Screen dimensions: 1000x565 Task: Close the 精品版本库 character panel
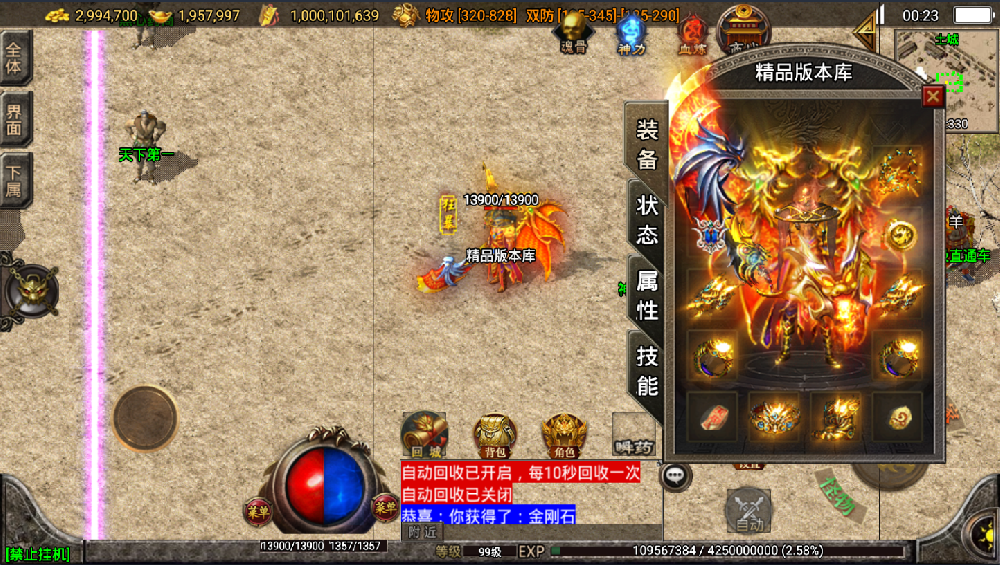[x=933, y=96]
